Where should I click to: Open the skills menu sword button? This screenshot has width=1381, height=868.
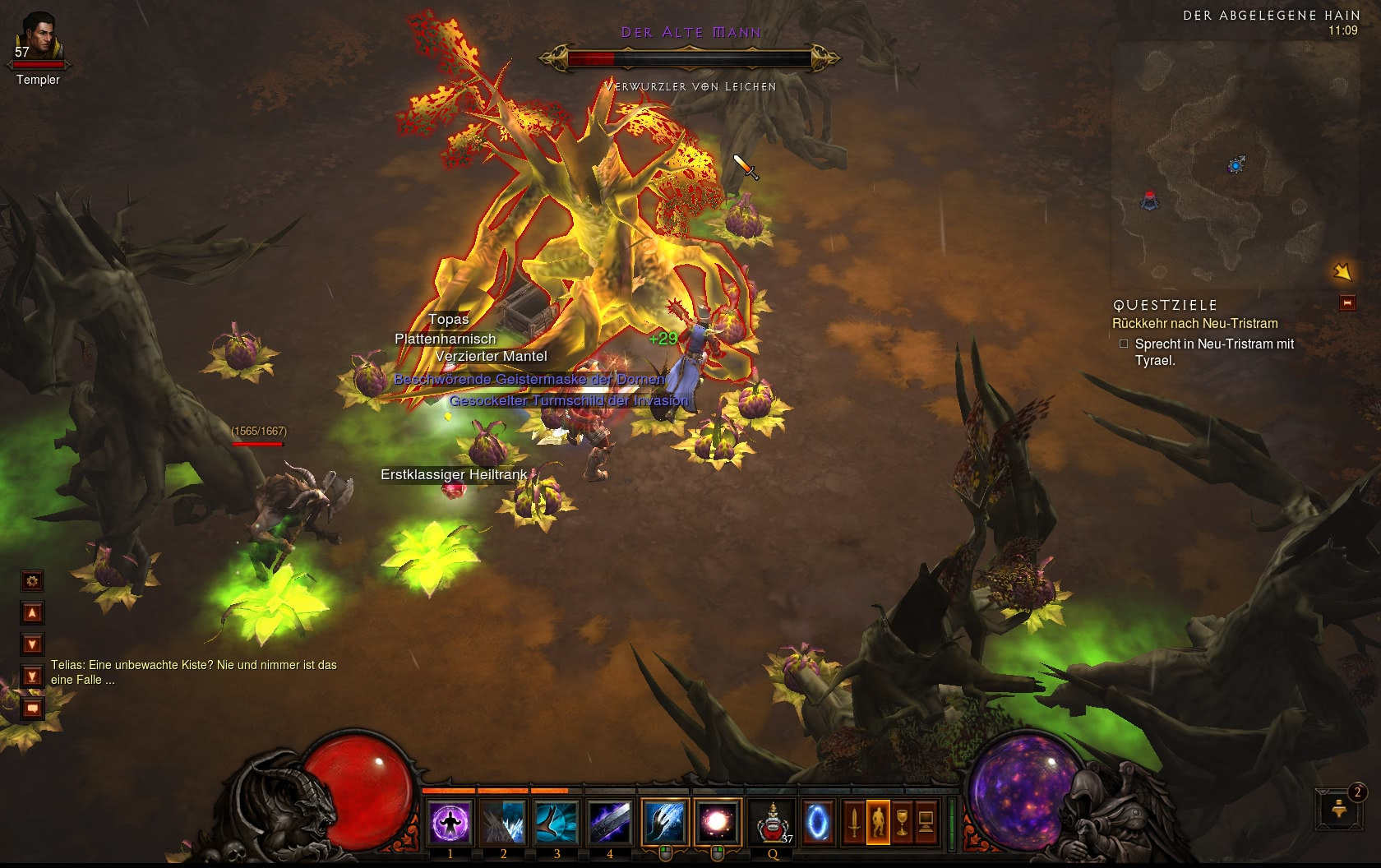pyautogui.click(x=854, y=821)
